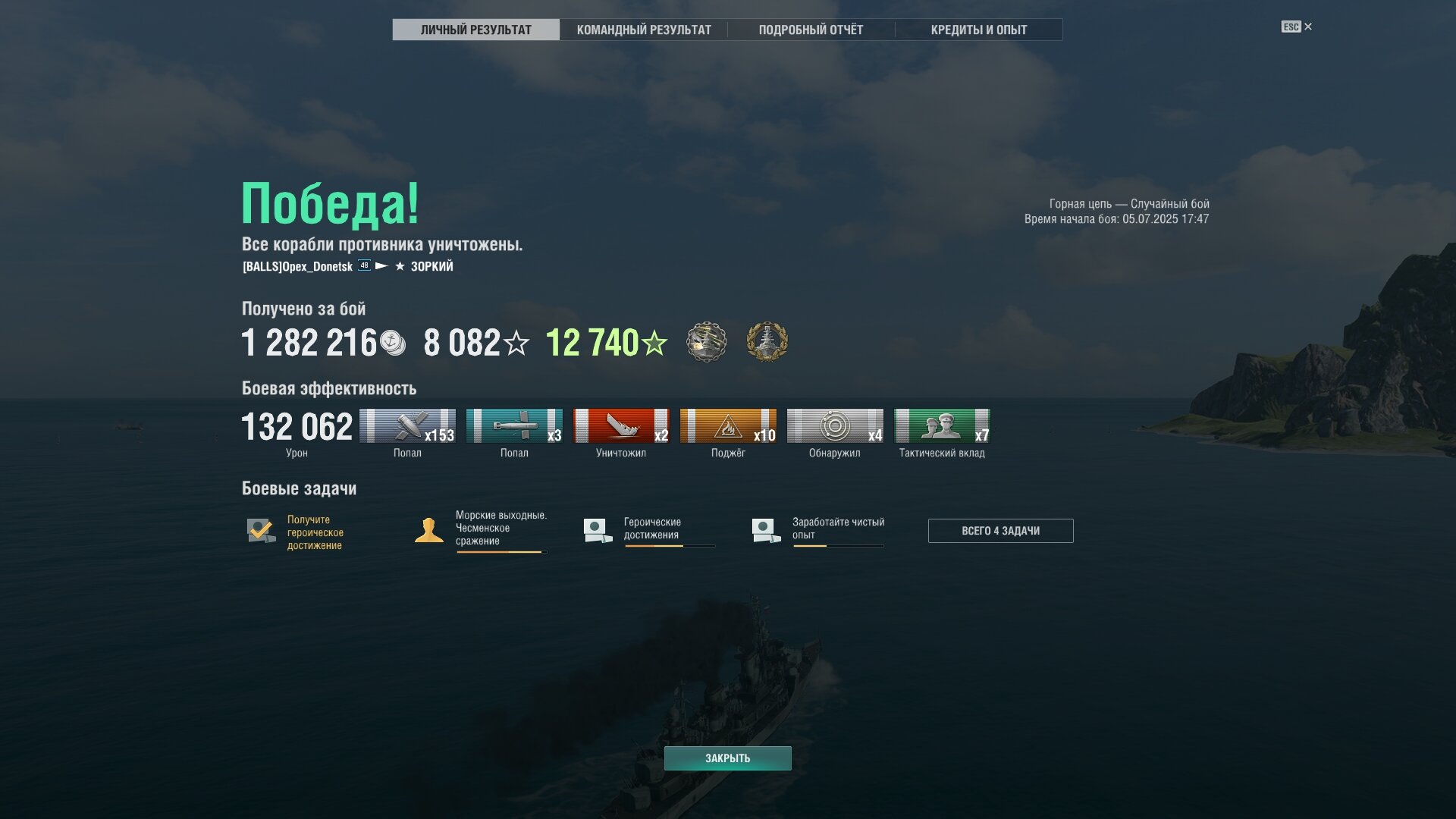Close the results screen with the X
This screenshot has height=819, width=1456.
[x=1307, y=27]
